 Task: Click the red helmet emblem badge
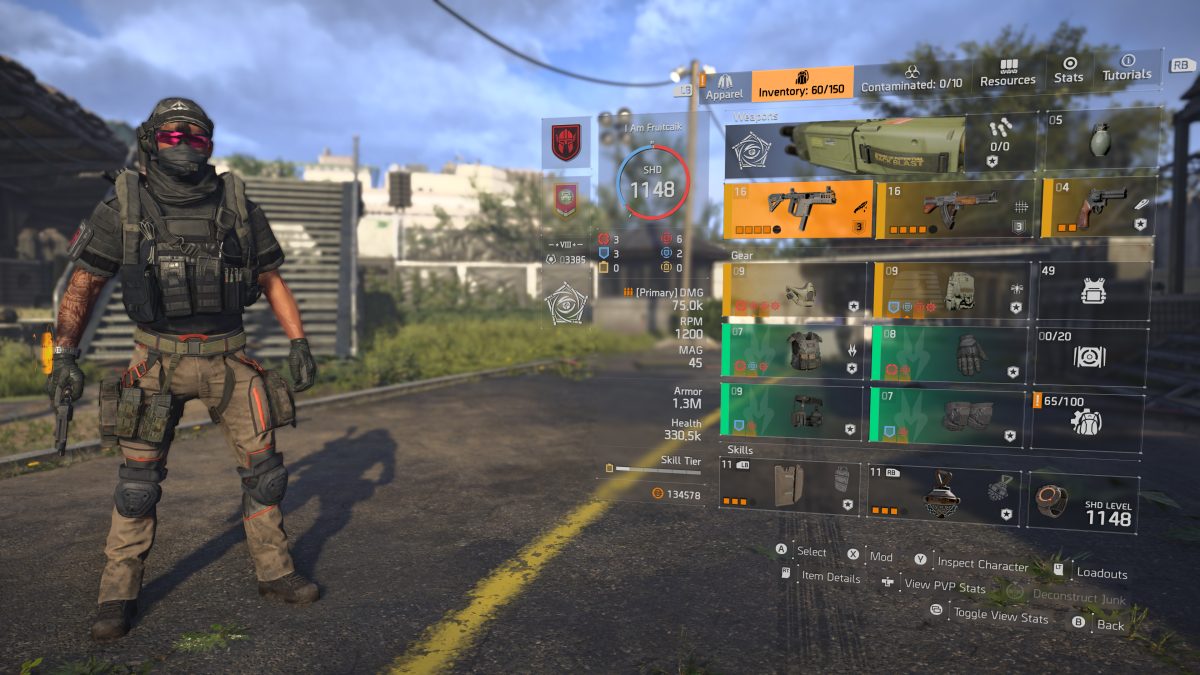click(566, 141)
